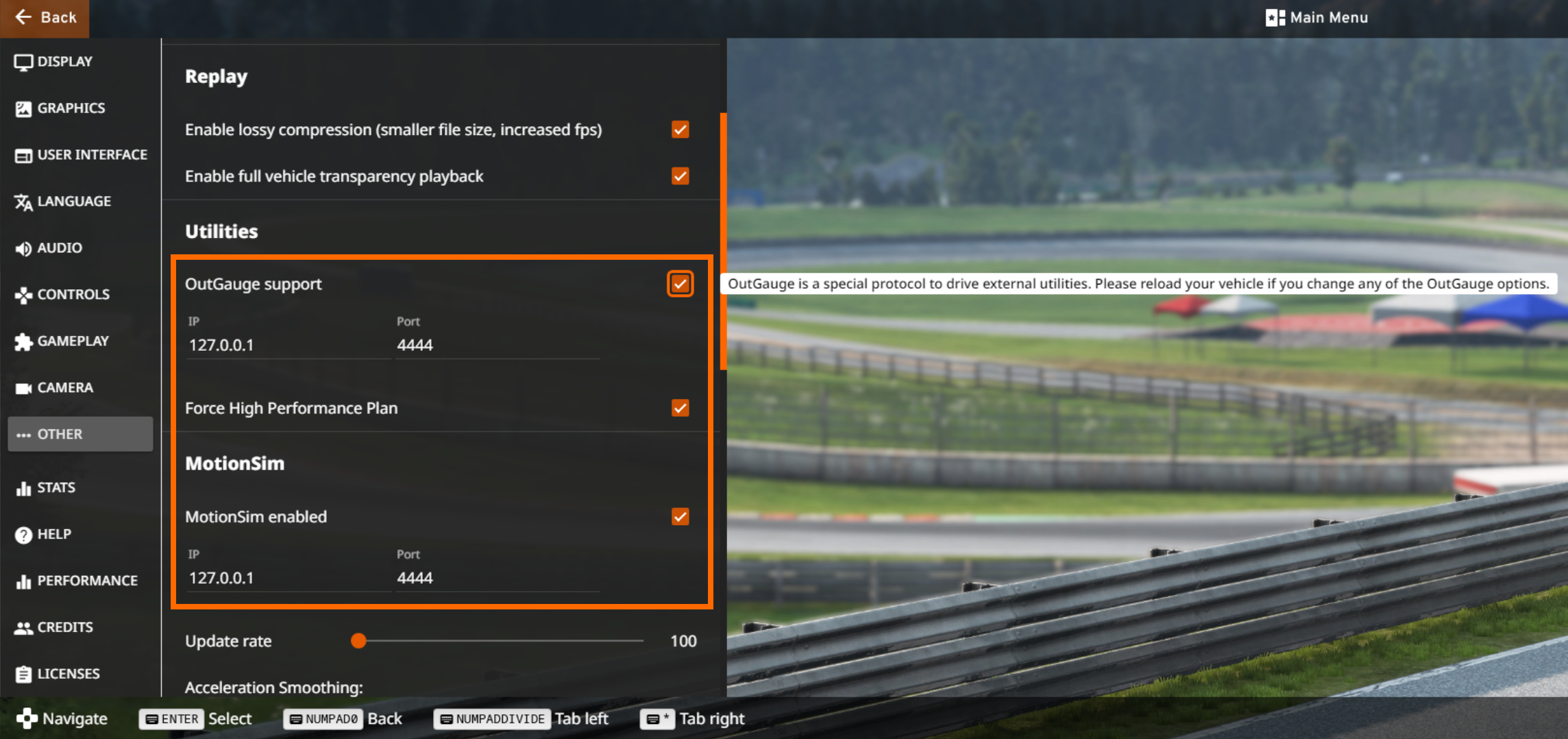This screenshot has width=1568, height=739.
Task: Toggle Force High Performance Plan
Action: coord(680,408)
